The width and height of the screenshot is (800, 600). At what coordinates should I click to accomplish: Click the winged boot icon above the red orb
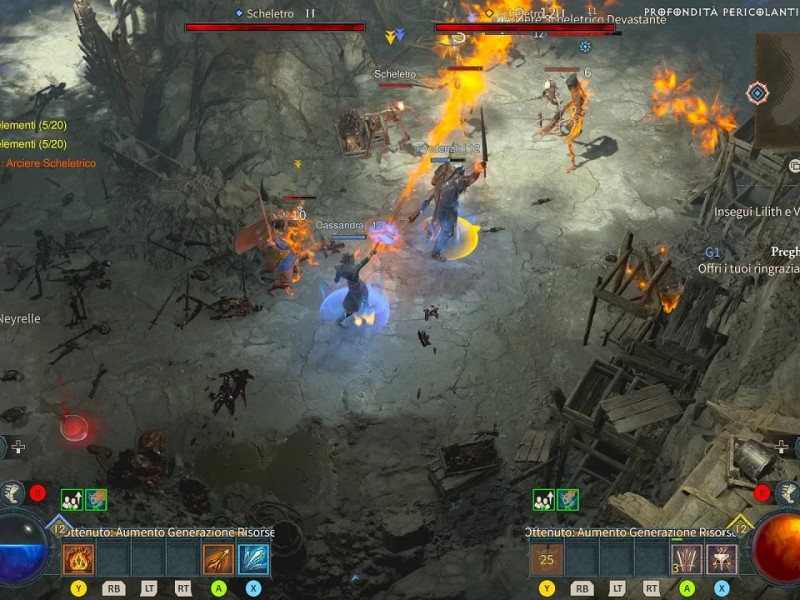(x=787, y=492)
